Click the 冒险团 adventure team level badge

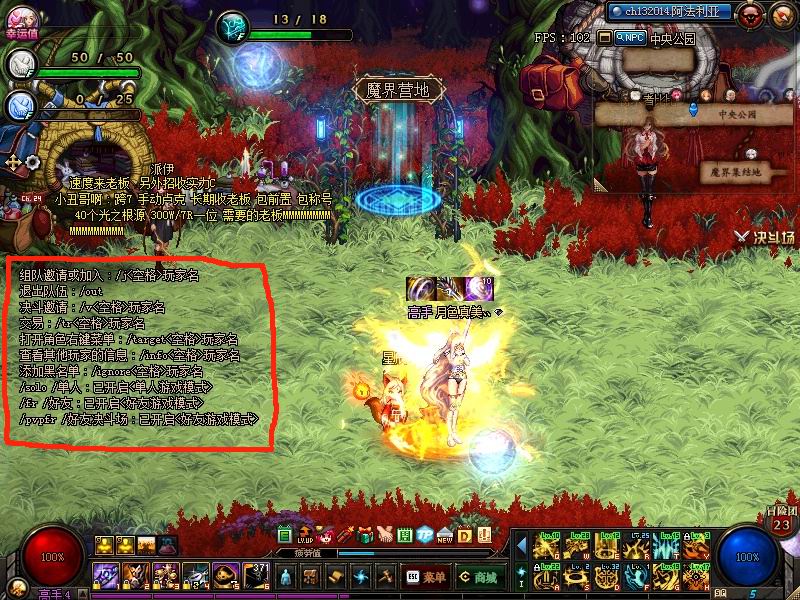coord(781,521)
